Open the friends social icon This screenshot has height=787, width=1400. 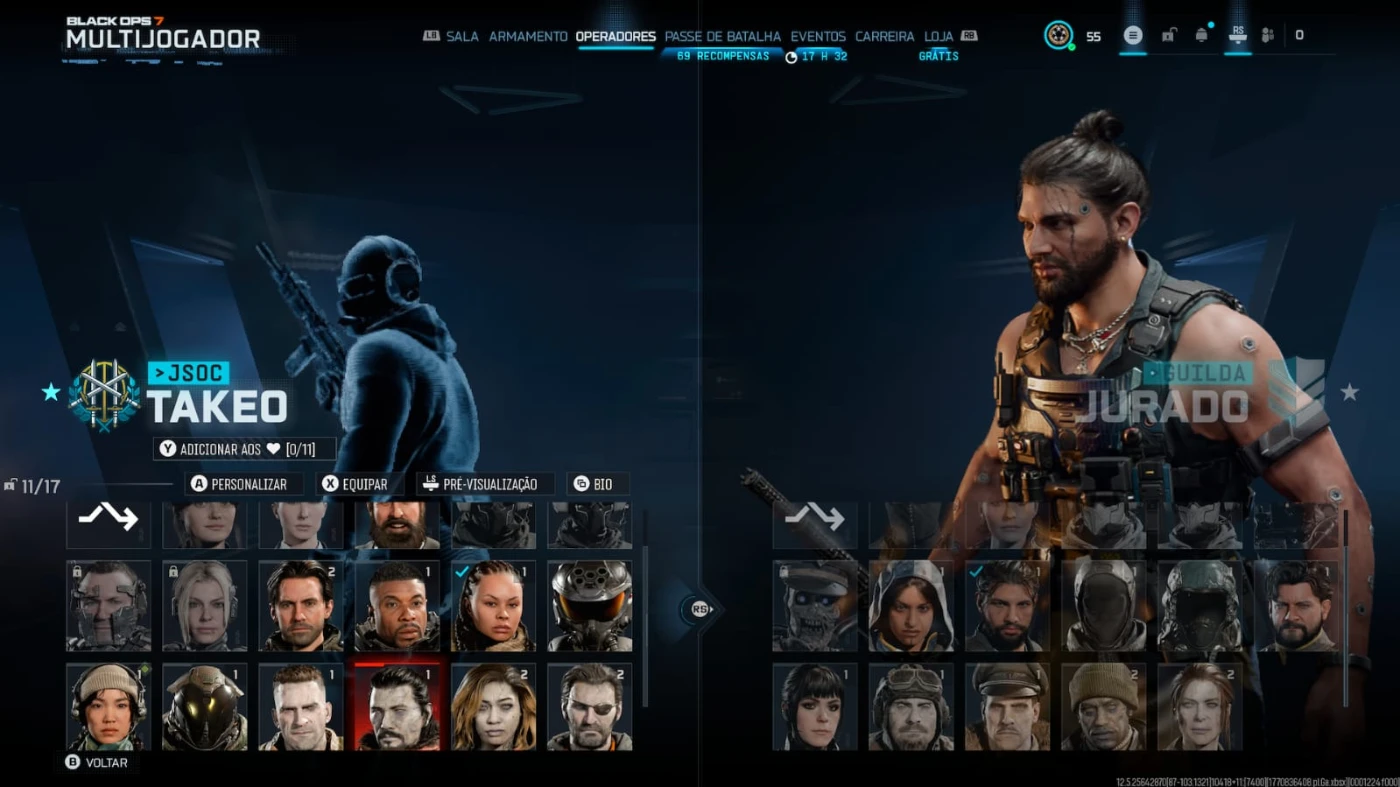pos(1267,35)
